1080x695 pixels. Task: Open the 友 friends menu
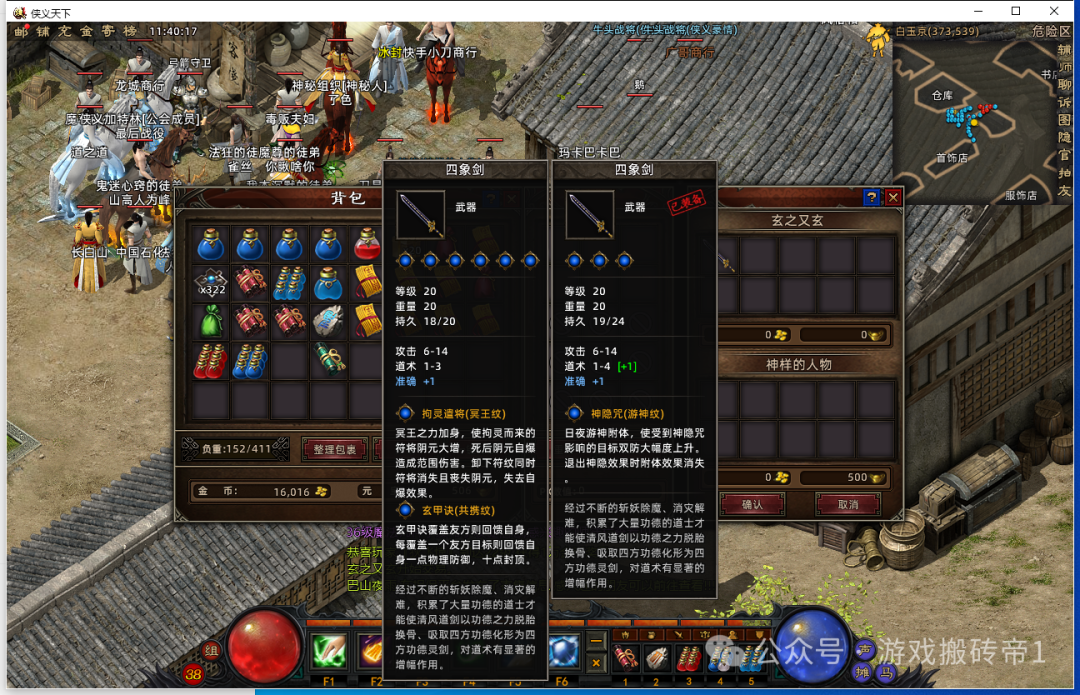click(1064, 190)
